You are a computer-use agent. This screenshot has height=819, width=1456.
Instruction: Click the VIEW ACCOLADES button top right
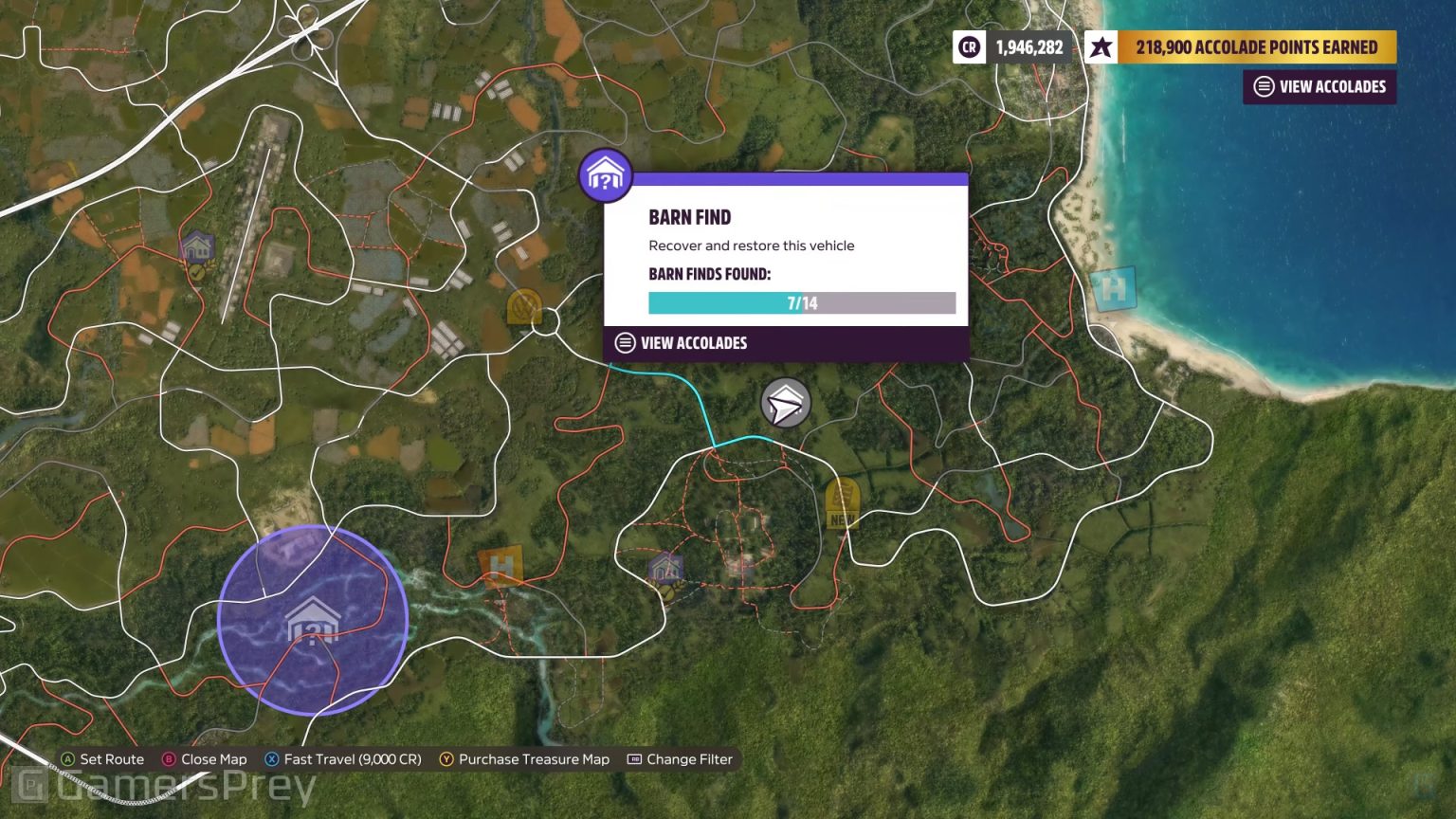(x=1319, y=86)
